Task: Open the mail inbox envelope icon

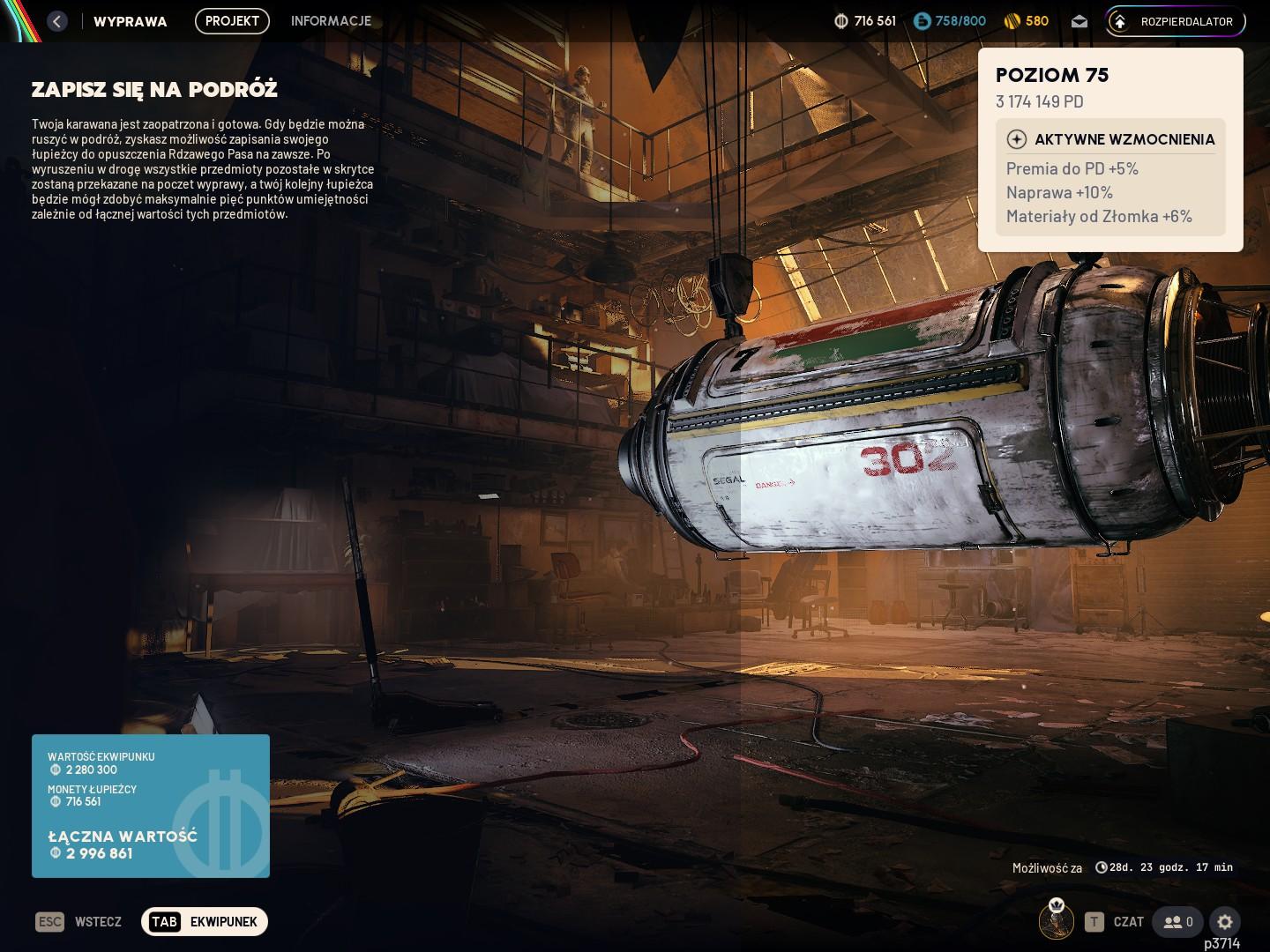Action: (1079, 21)
